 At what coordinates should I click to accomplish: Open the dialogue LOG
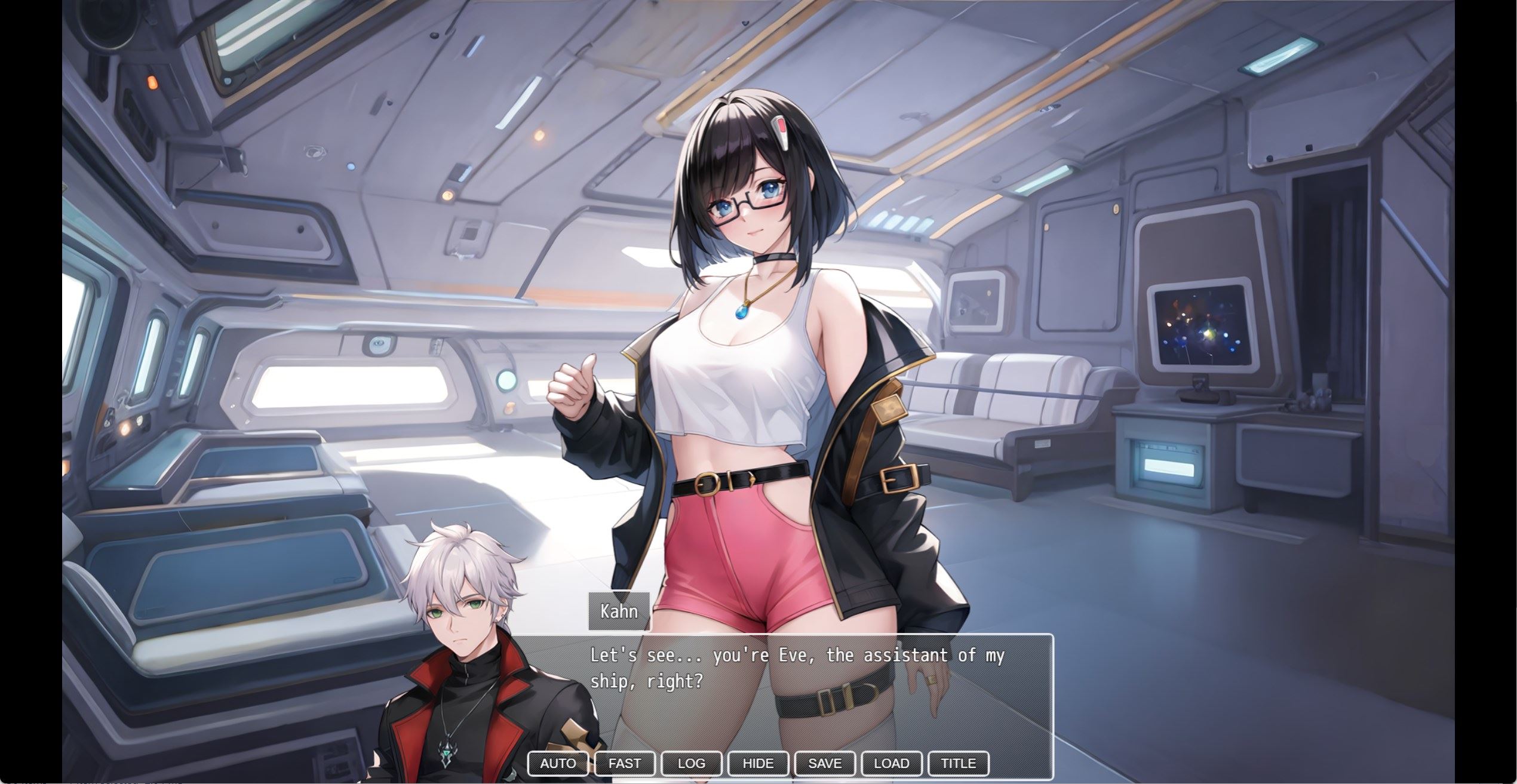692,763
